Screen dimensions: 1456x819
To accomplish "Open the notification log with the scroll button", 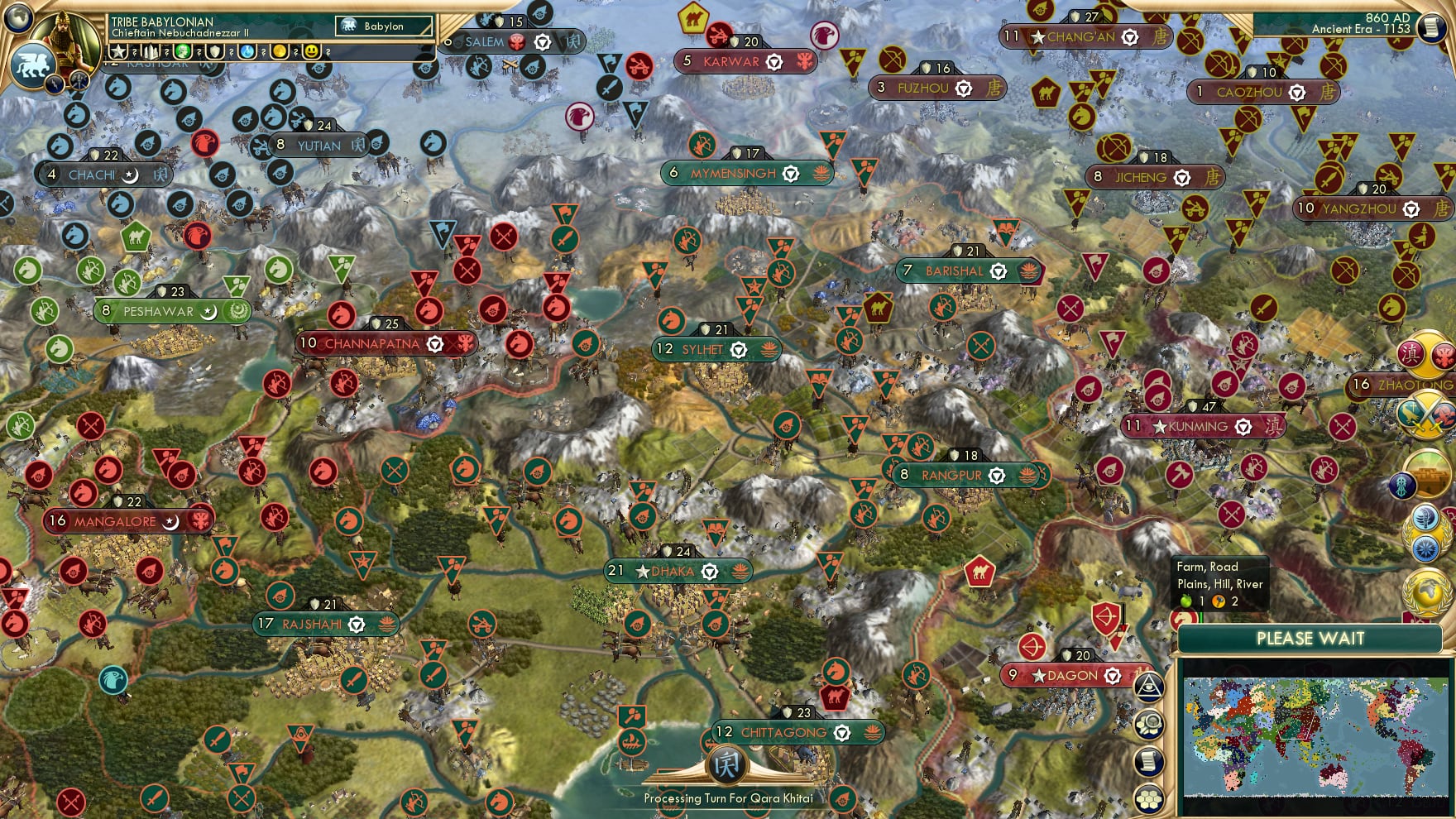I will coord(1149,759).
